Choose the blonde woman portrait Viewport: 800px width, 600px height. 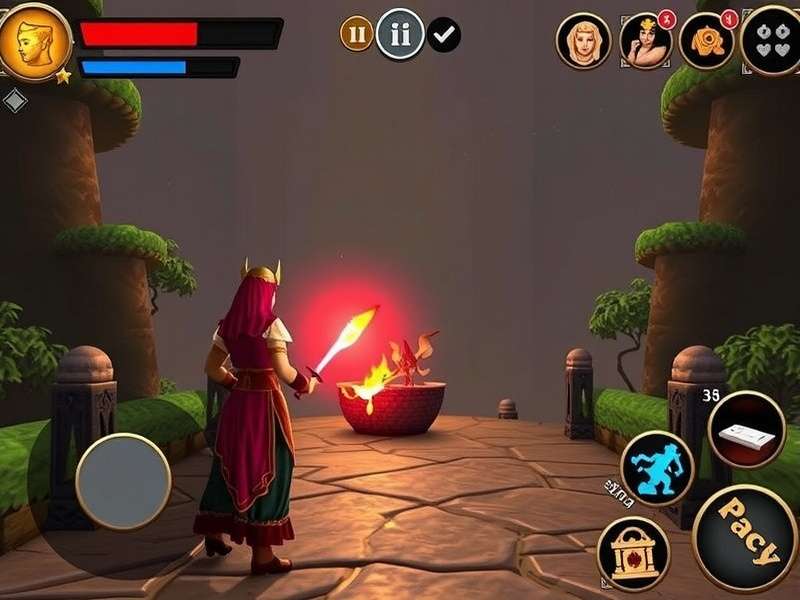(x=583, y=41)
